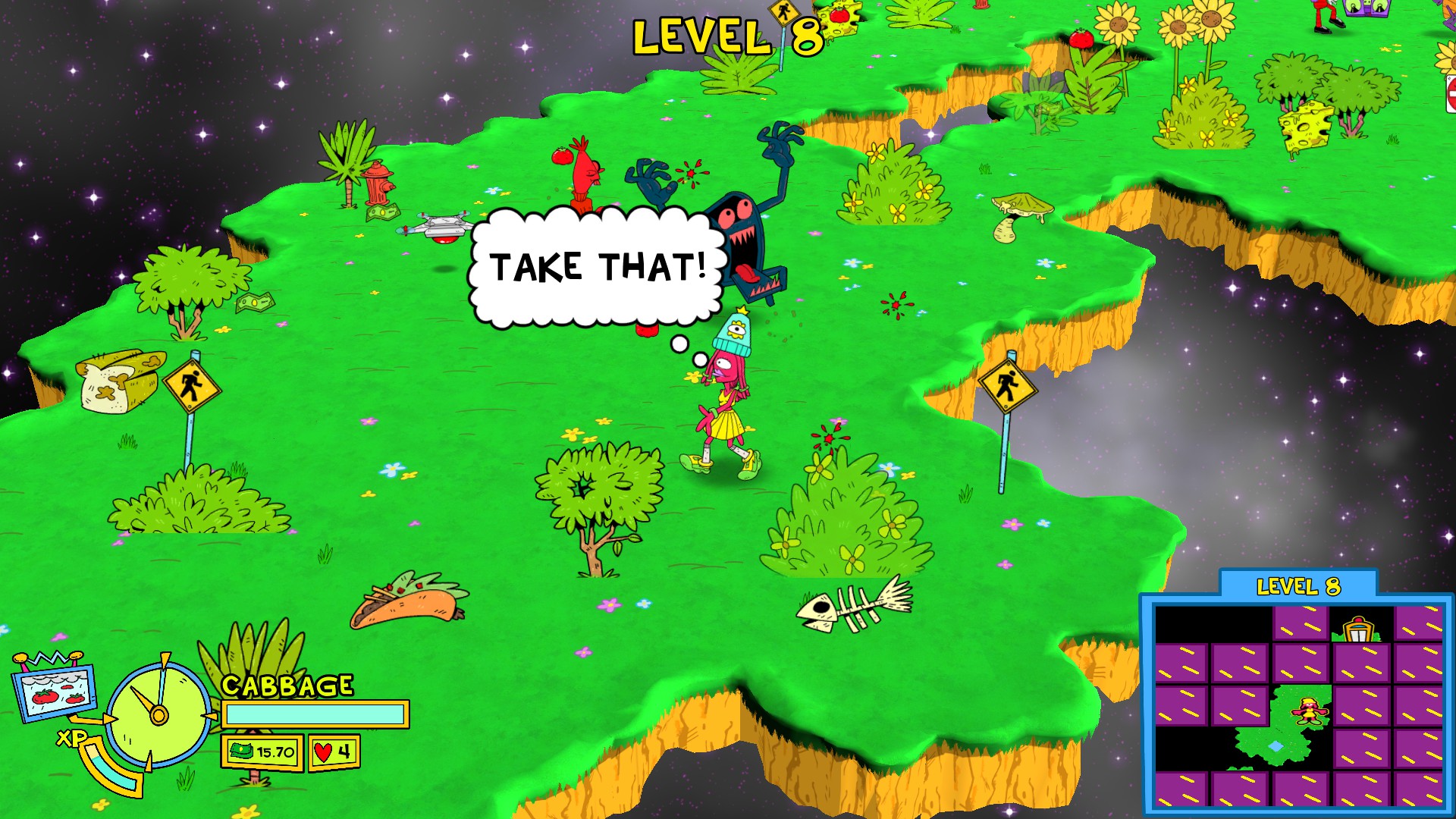This screenshot has height=819, width=1456.
Task: Click the round yellow clock dial
Action: (158, 714)
